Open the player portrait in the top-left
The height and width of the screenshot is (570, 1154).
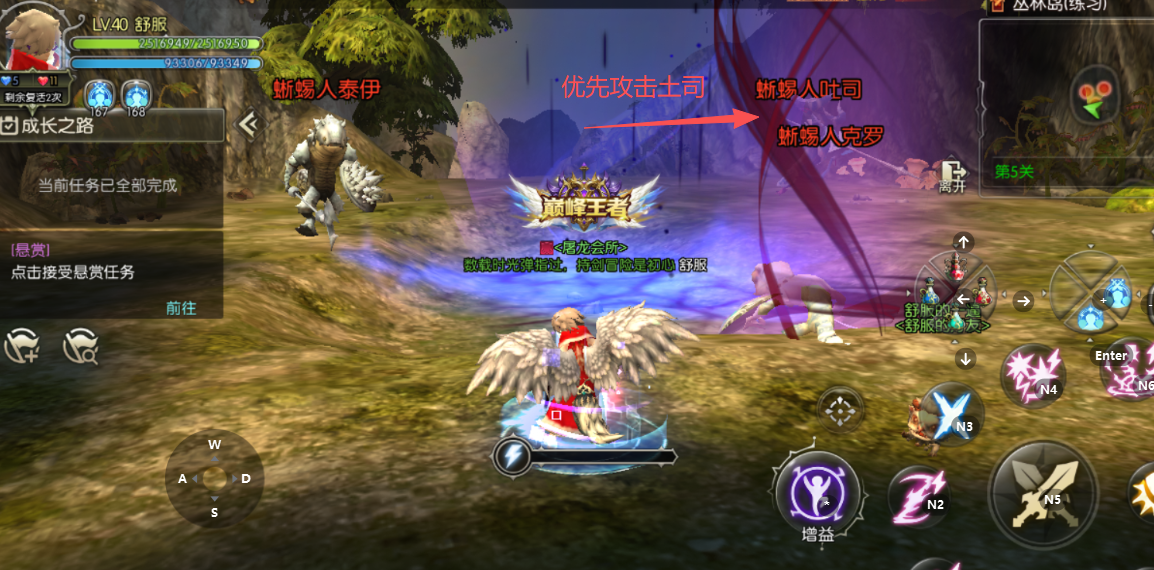coord(34,38)
